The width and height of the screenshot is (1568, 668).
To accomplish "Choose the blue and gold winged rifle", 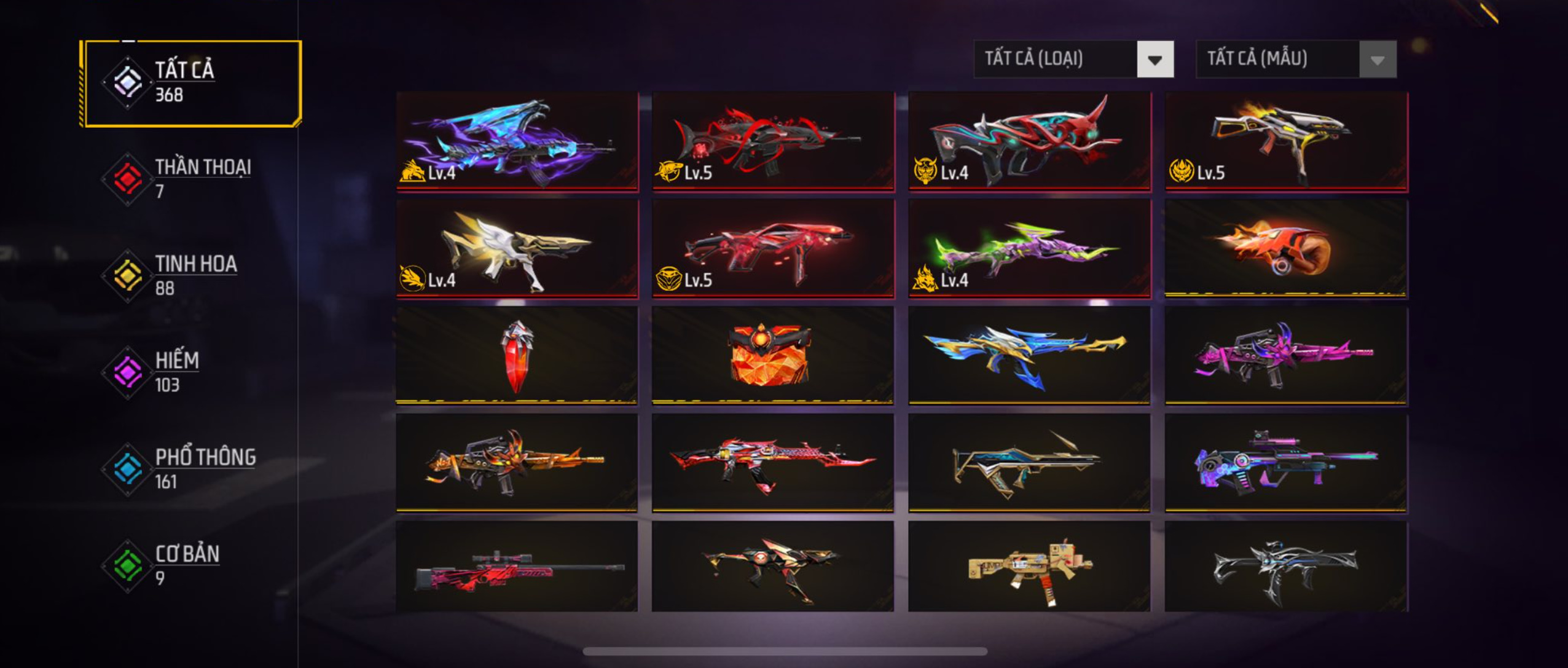I will 1029,356.
